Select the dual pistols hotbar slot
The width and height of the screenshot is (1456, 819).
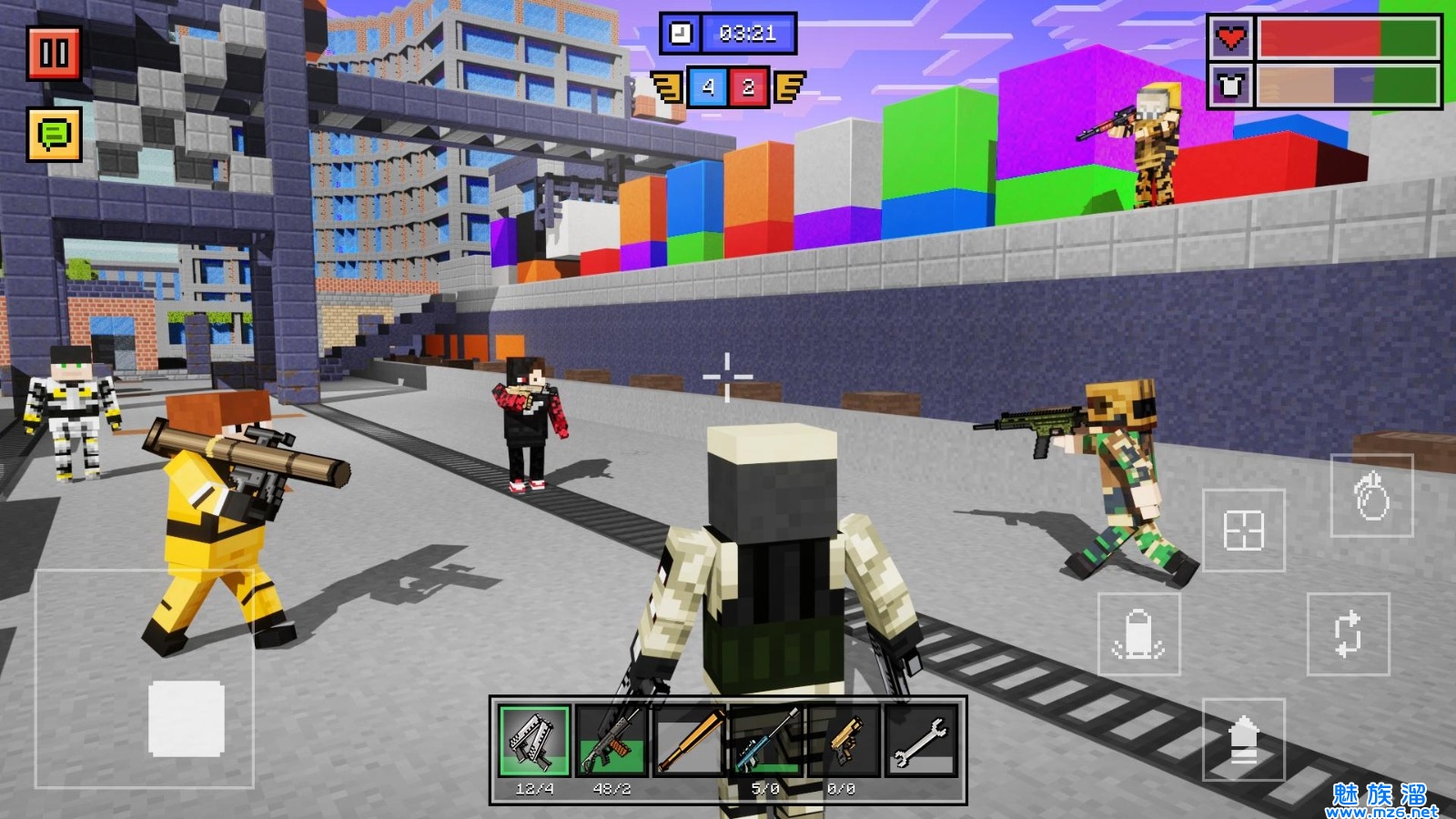click(534, 740)
